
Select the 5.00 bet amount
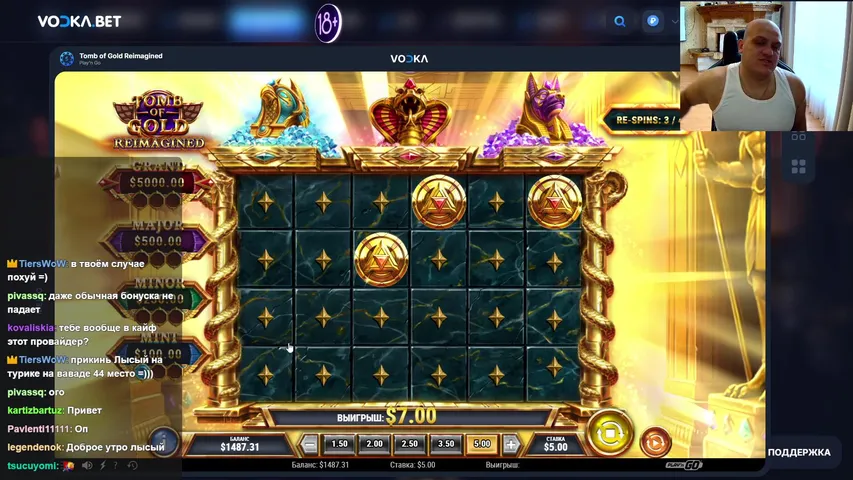tap(481, 444)
